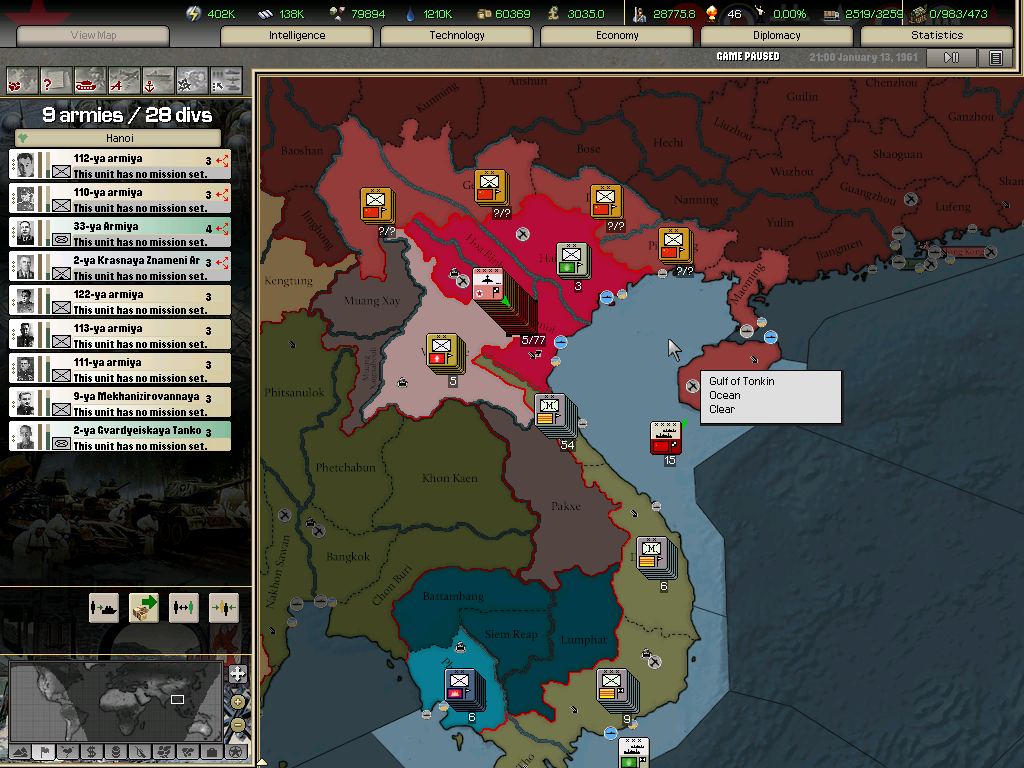
Task: Open the land units tank icon
Action: click(x=90, y=79)
